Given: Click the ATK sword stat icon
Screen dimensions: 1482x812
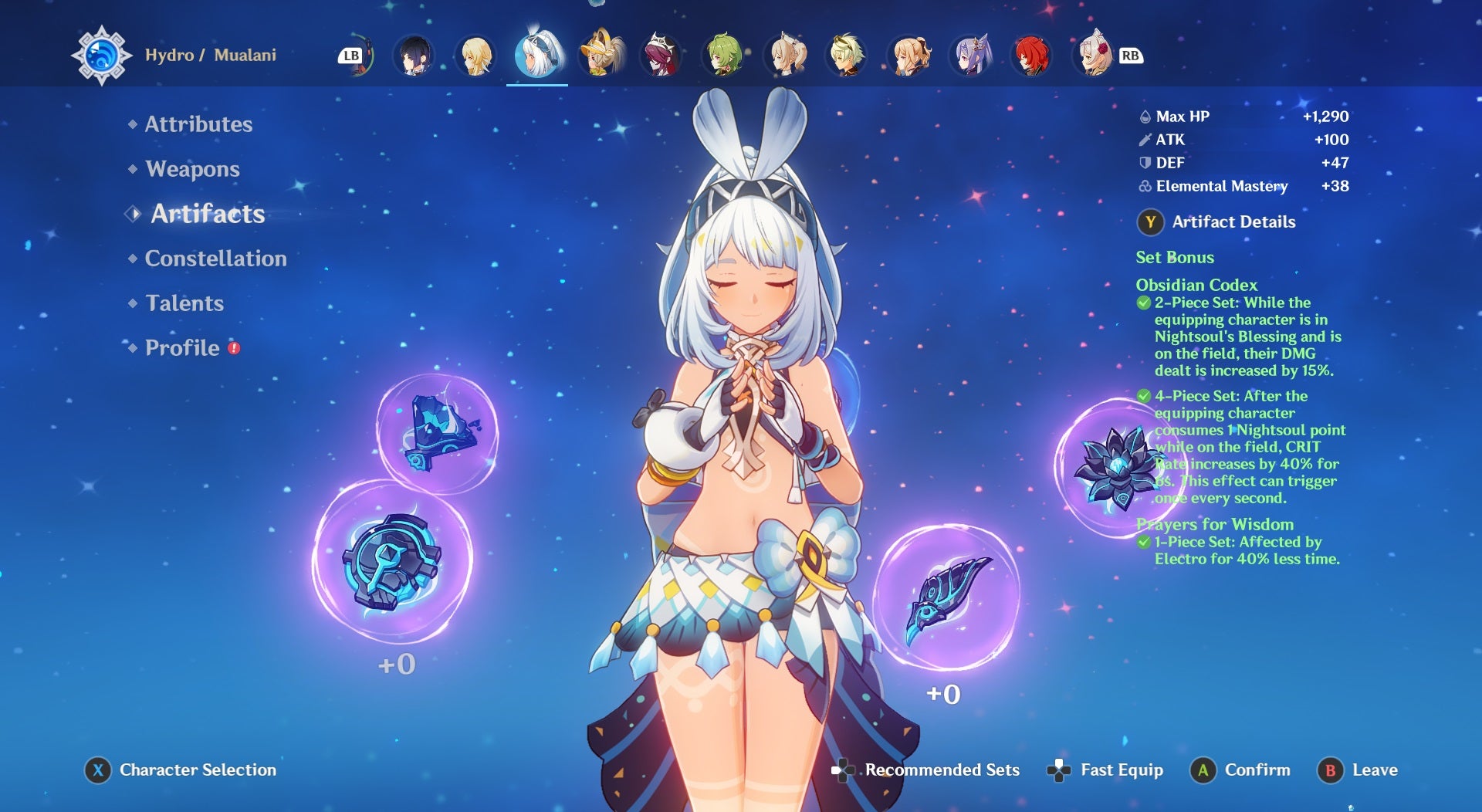Looking at the screenshot, I should (x=1145, y=140).
